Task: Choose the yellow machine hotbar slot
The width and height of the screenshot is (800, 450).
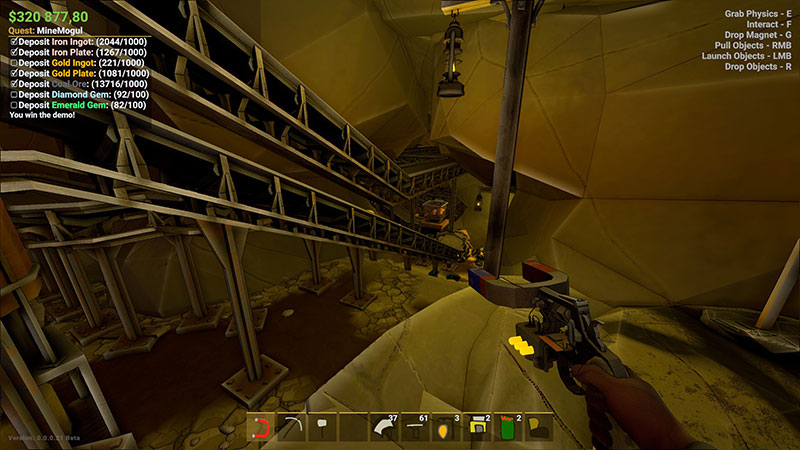Action: [x=477, y=428]
